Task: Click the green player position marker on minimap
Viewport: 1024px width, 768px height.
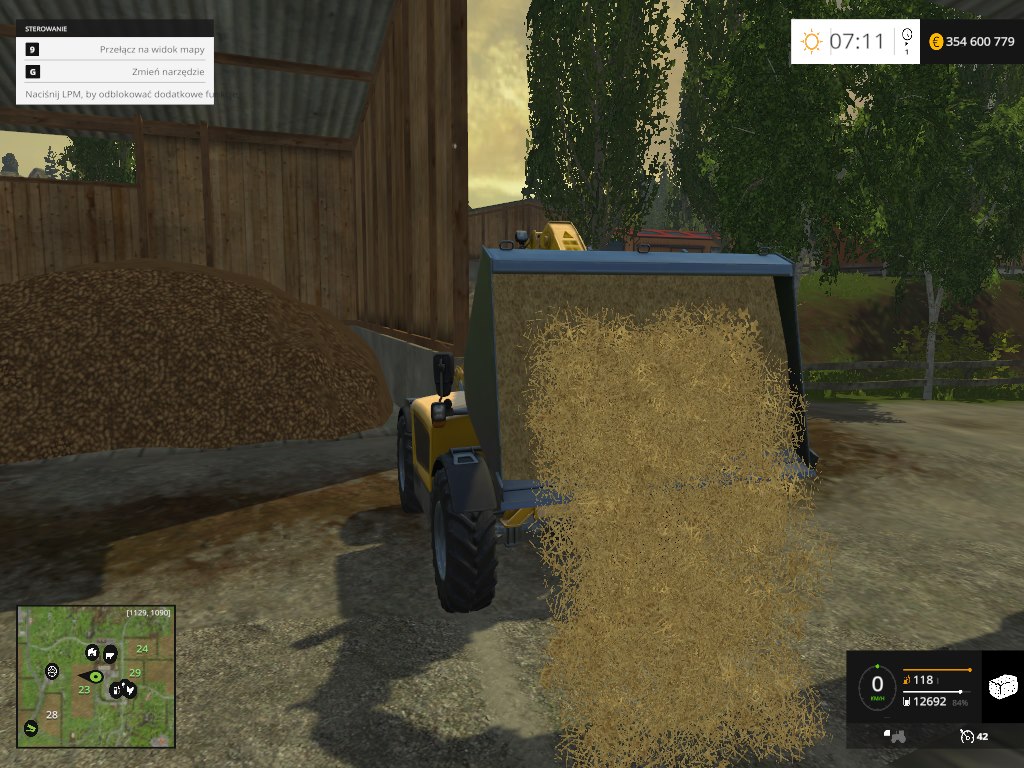Action: pyautogui.click(x=97, y=677)
